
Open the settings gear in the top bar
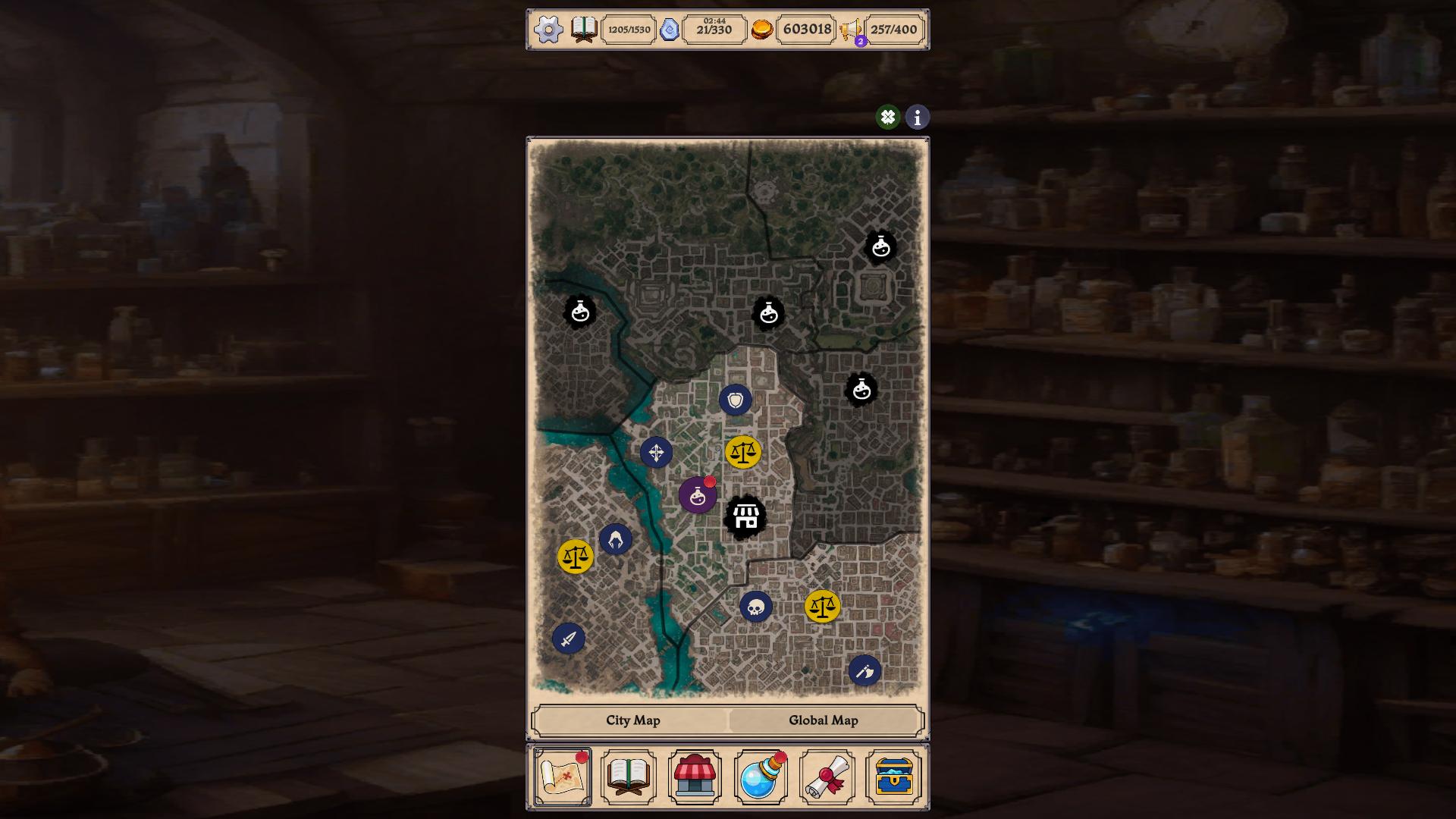pyautogui.click(x=548, y=30)
